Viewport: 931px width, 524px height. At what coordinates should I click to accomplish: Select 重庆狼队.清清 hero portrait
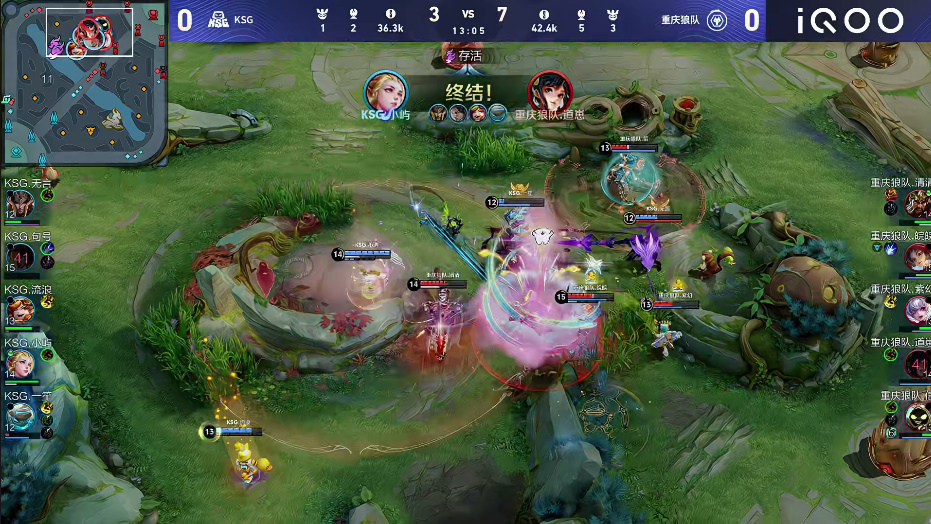pyautogui.click(x=917, y=204)
